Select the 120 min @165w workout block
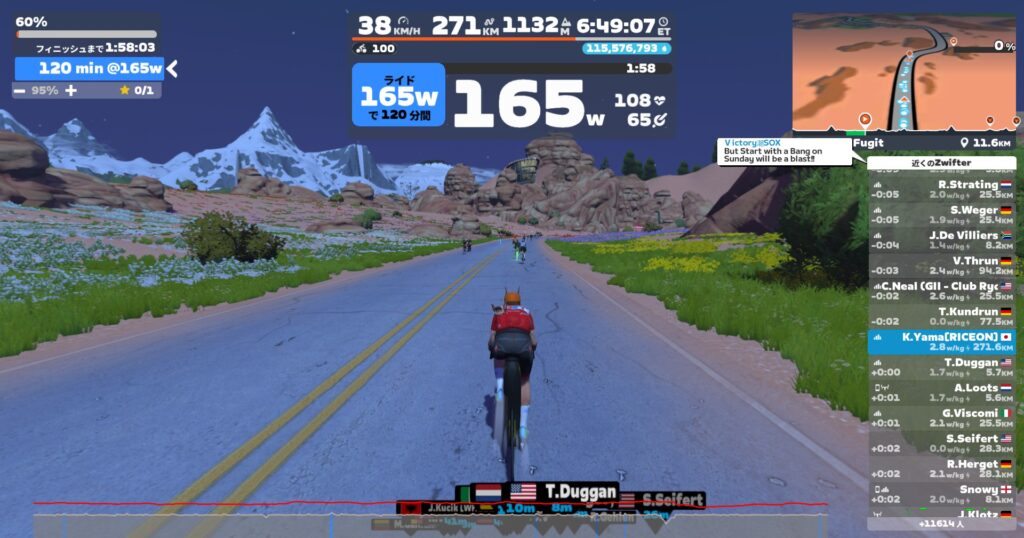This screenshot has width=1024, height=538. pyautogui.click(x=89, y=68)
